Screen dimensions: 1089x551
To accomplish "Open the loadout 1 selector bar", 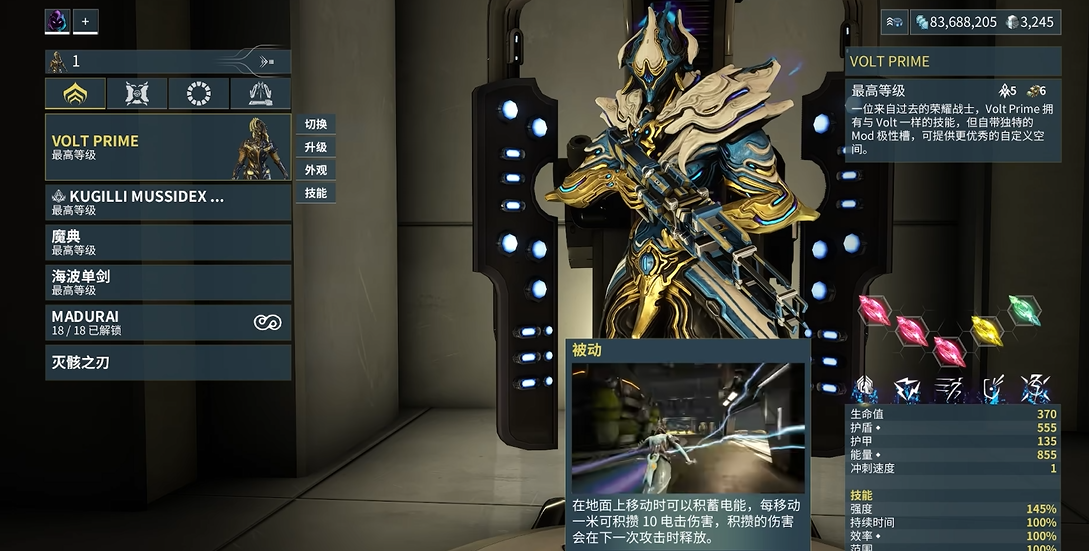I will click(x=168, y=61).
